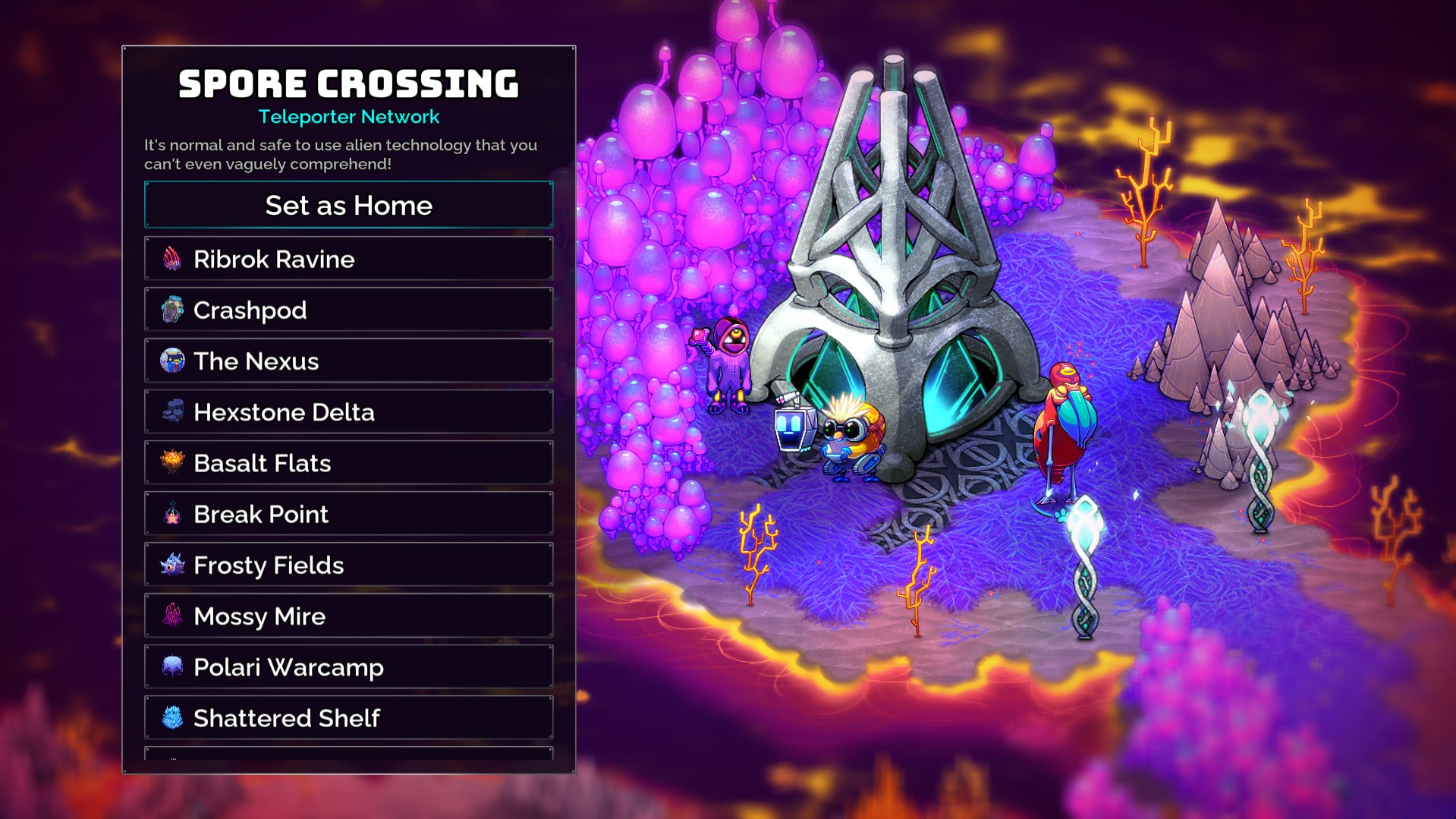Choose Mossy Mire from the destination list
This screenshot has width=1456, height=819.
coord(347,616)
